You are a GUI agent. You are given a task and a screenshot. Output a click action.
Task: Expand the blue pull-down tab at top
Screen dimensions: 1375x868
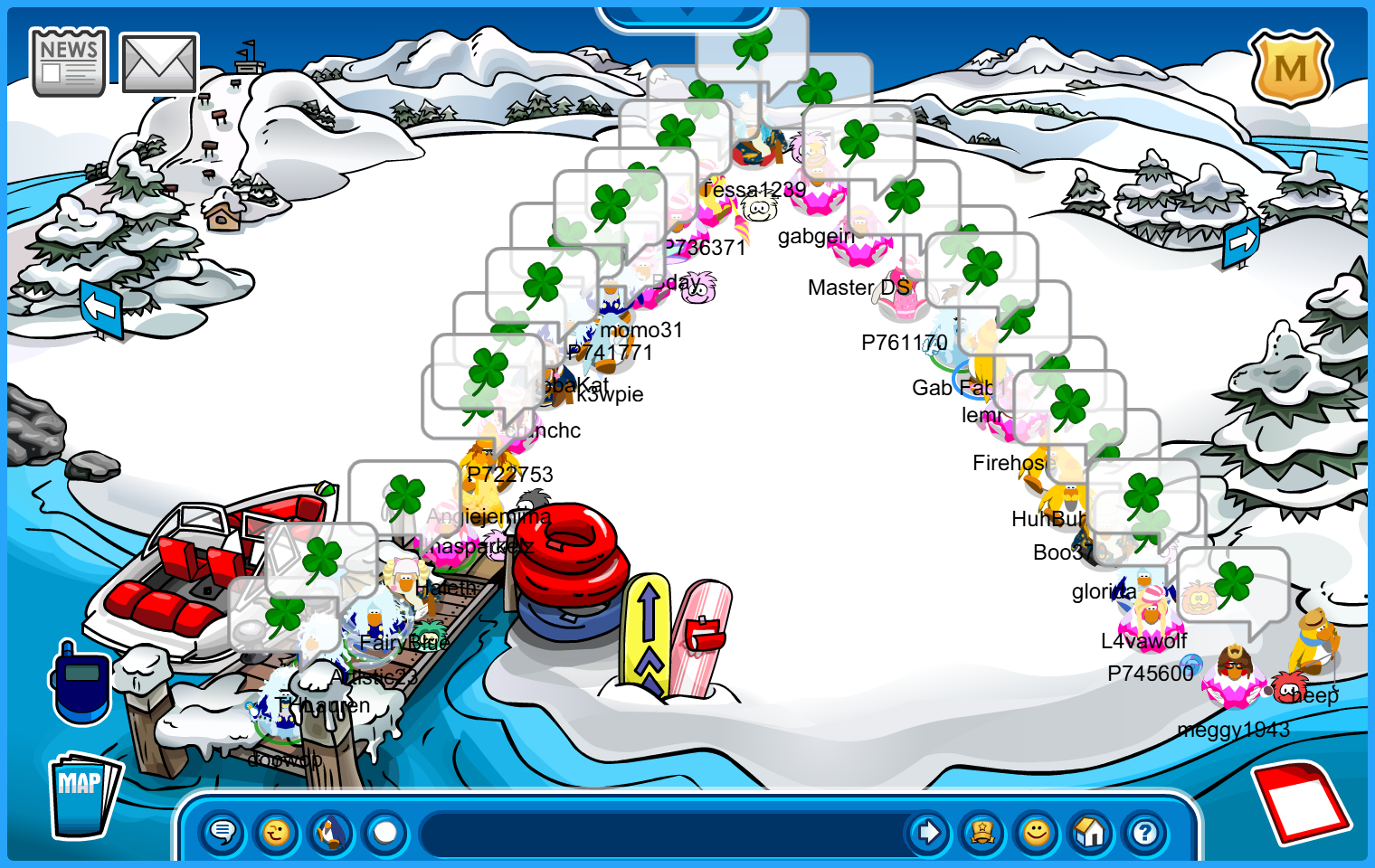pos(687,14)
